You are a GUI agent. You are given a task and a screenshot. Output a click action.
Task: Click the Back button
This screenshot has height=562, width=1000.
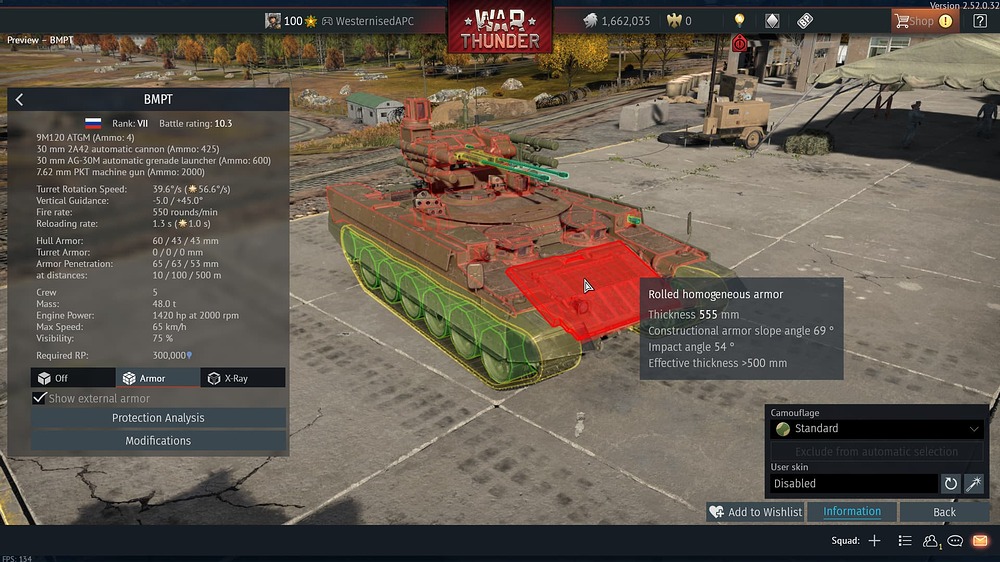pos(944,512)
